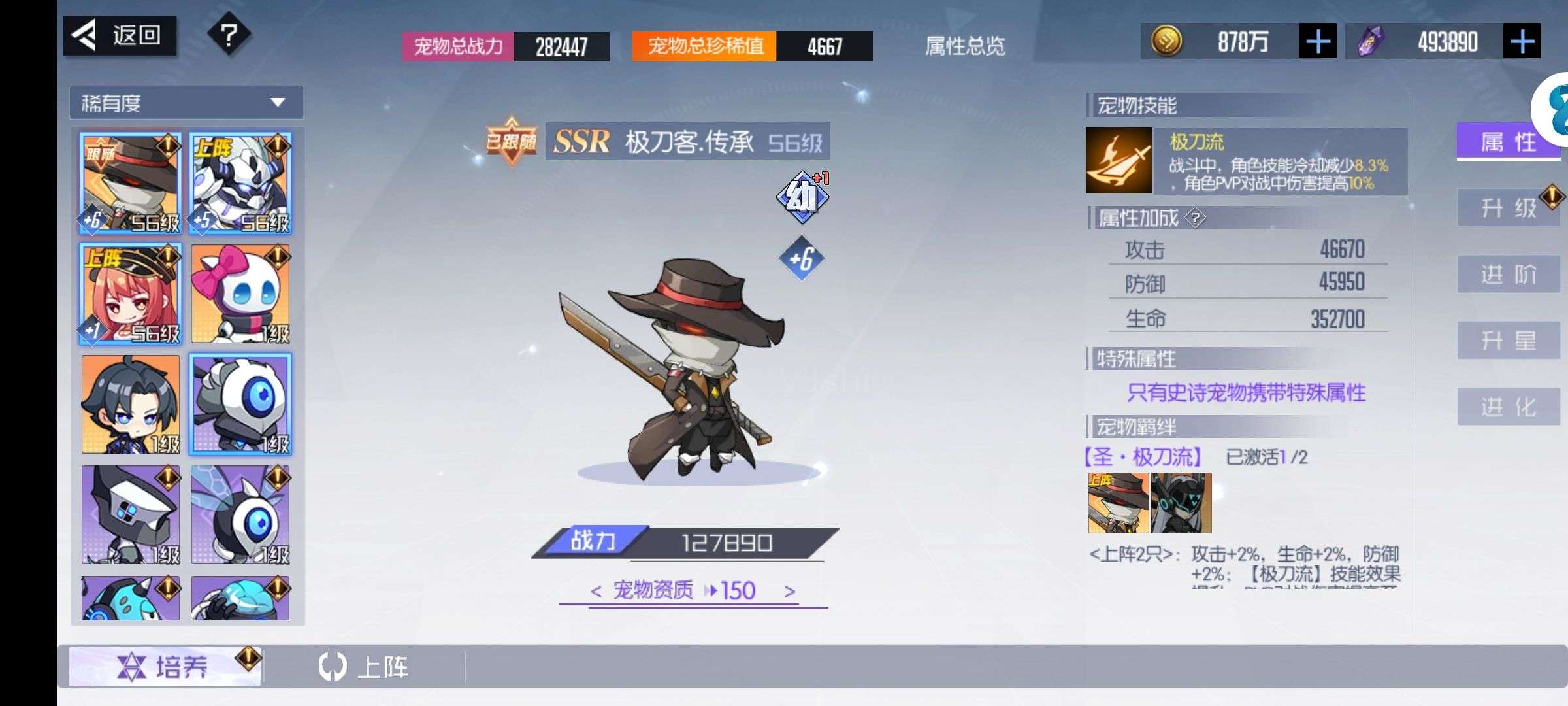
Task: Switch to the 升级 level-up tab
Action: point(1508,208)
